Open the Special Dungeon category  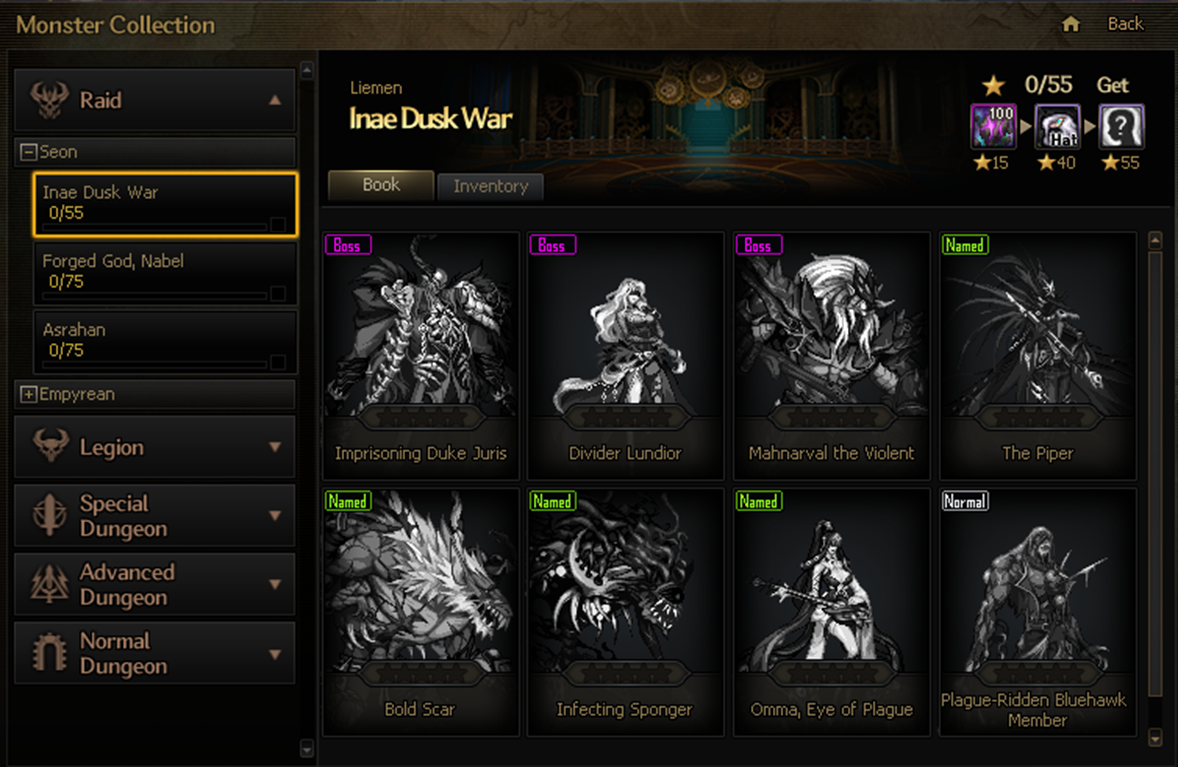tap(155, 516)
